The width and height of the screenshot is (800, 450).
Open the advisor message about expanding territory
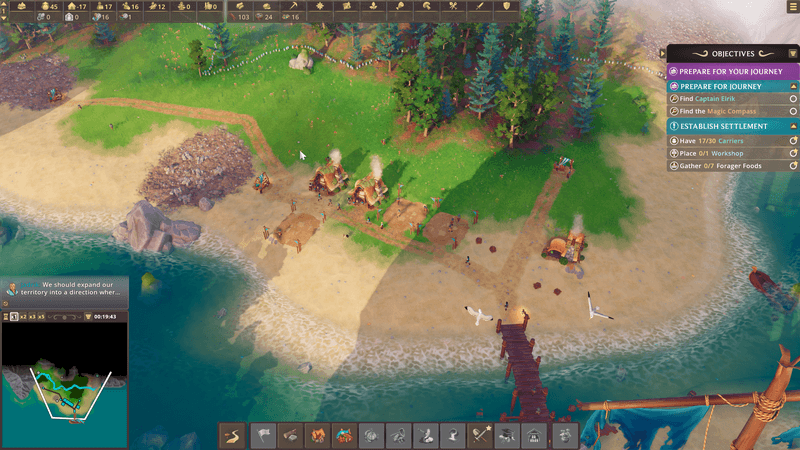click(70, 290)
